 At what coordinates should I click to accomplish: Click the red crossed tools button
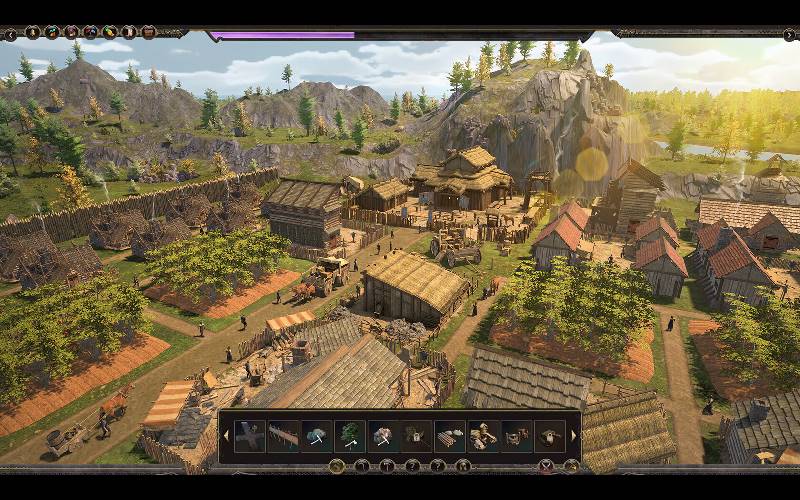pyautogui.click(x=546, y=466)
